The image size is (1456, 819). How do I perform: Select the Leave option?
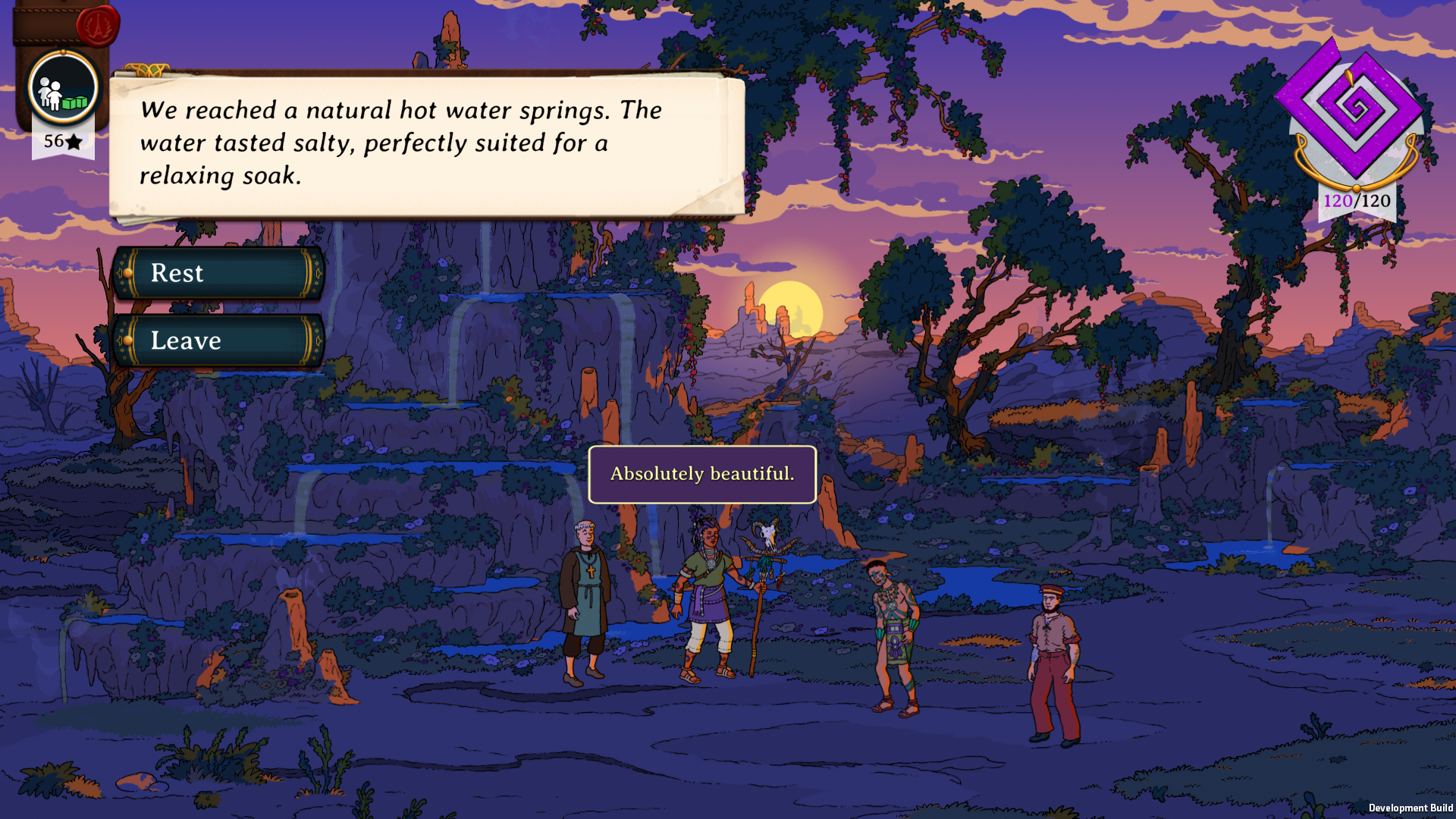pyautogui.click(x=218, y=341)
